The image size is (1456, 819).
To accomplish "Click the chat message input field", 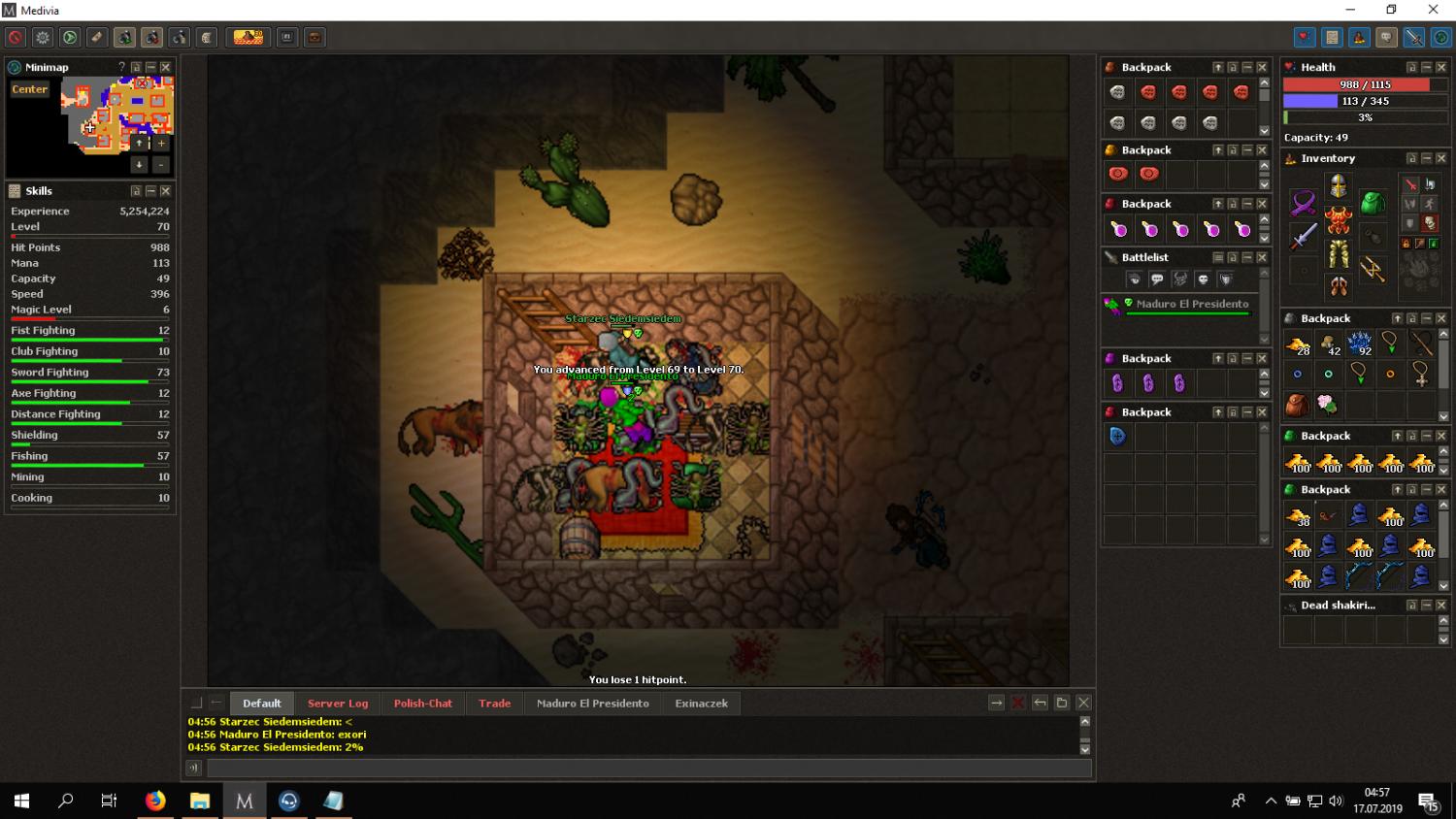I will tap(648, 769).
